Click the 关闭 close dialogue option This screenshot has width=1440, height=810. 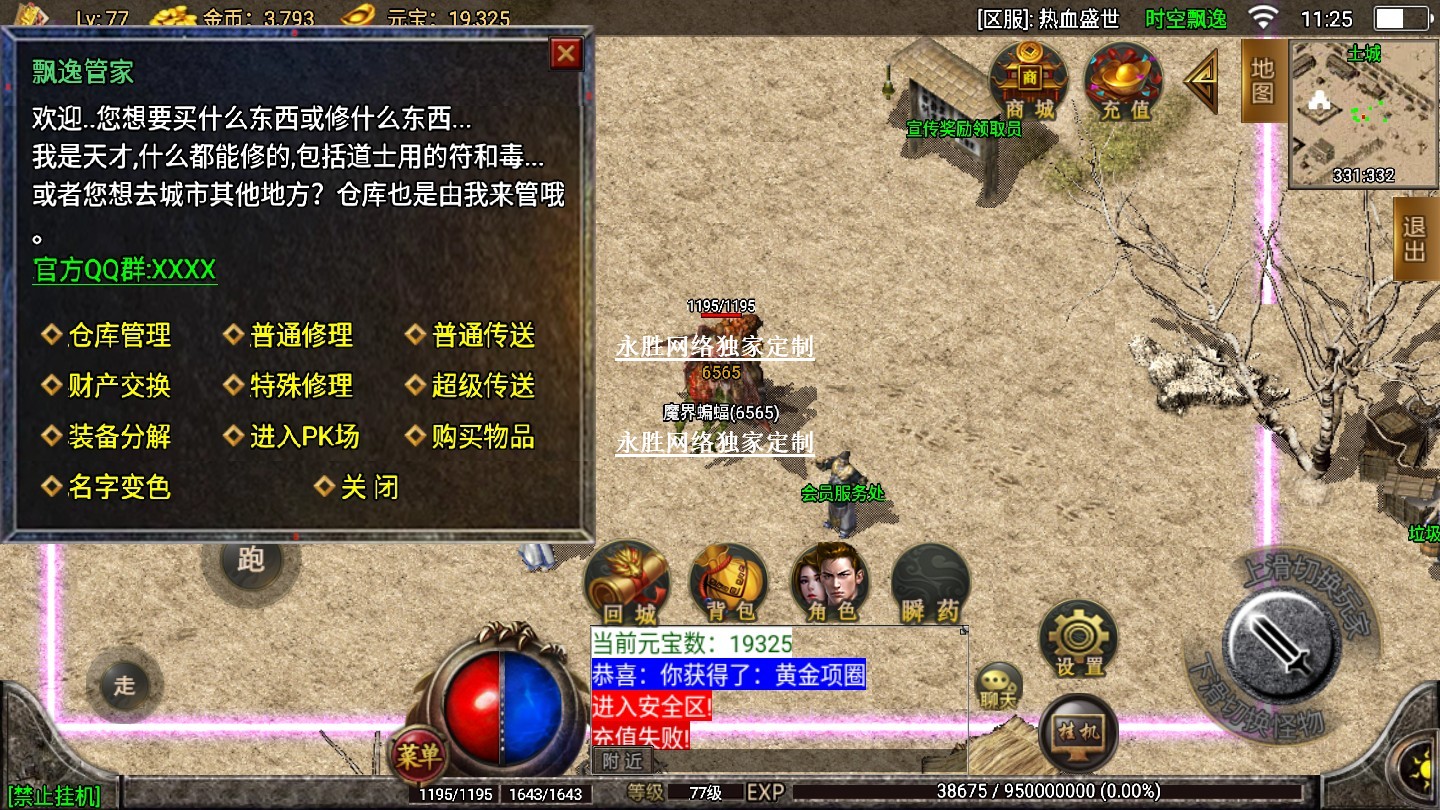(x=368, y=488)
